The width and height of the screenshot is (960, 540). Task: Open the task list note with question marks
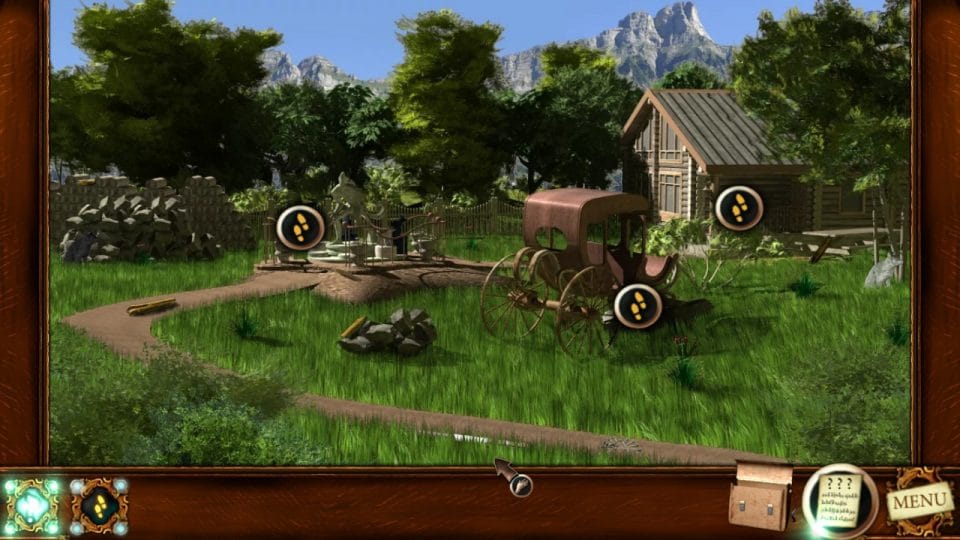pyautogui.click(x=839, y=500)
